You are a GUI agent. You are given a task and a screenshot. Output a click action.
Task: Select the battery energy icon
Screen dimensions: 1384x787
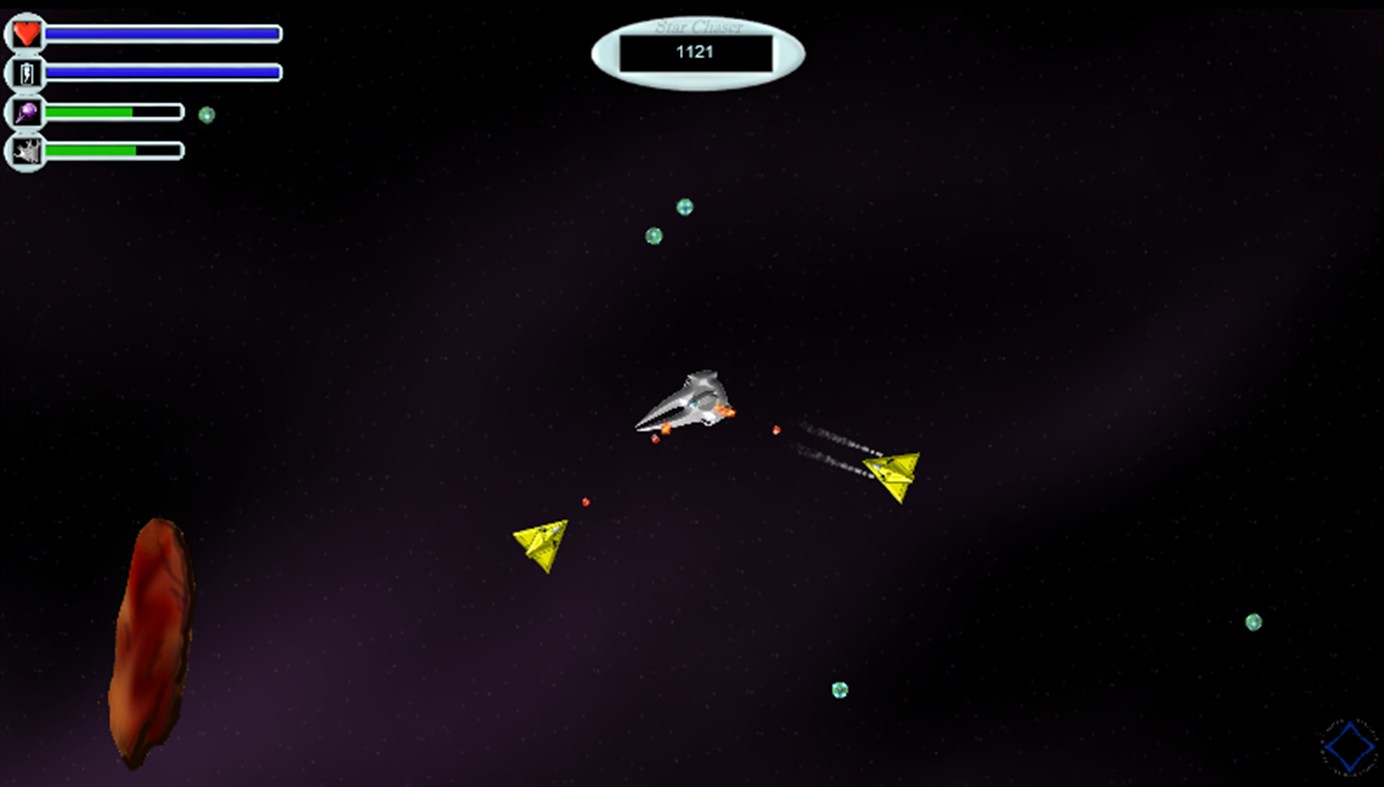point(24,72)
